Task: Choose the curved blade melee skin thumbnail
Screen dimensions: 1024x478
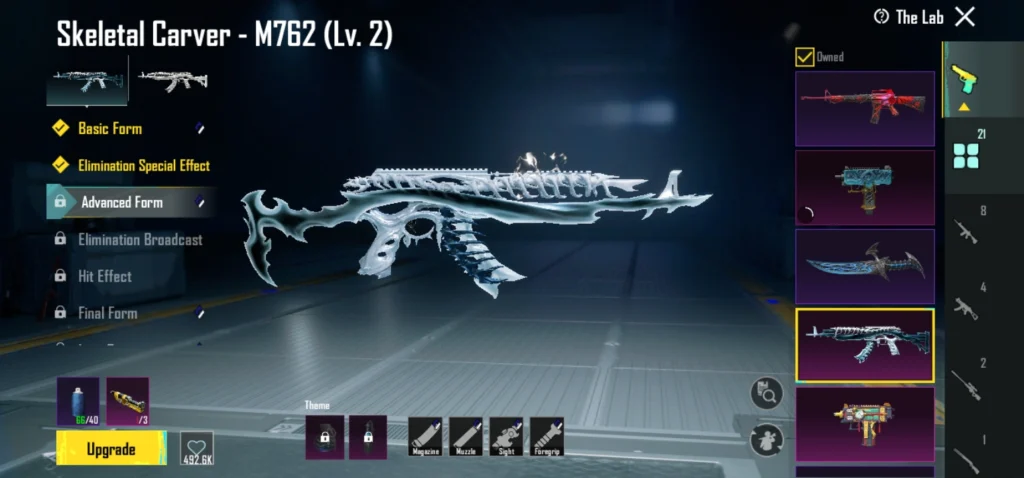Action: pos(864,266)
